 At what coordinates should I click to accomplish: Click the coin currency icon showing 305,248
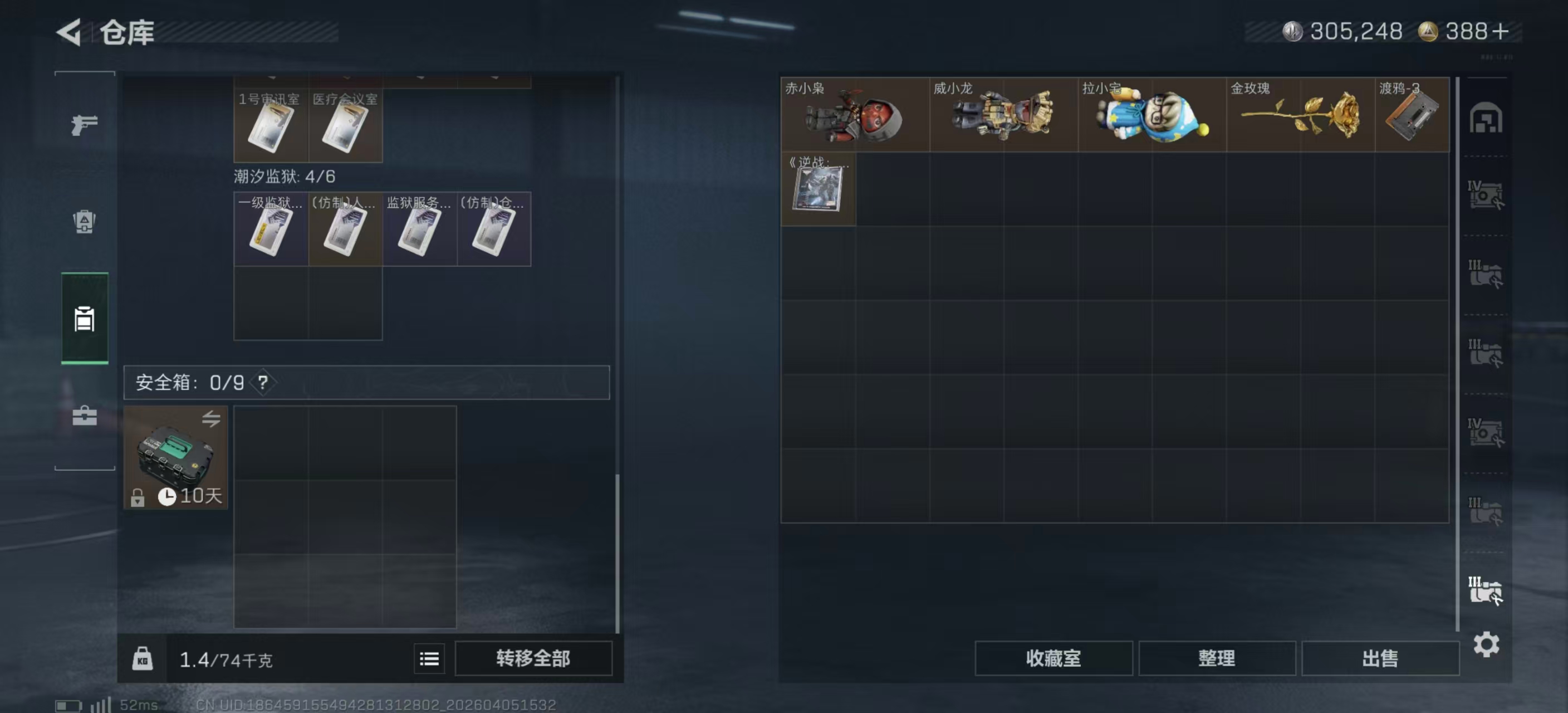click(x=1292, y=32)
